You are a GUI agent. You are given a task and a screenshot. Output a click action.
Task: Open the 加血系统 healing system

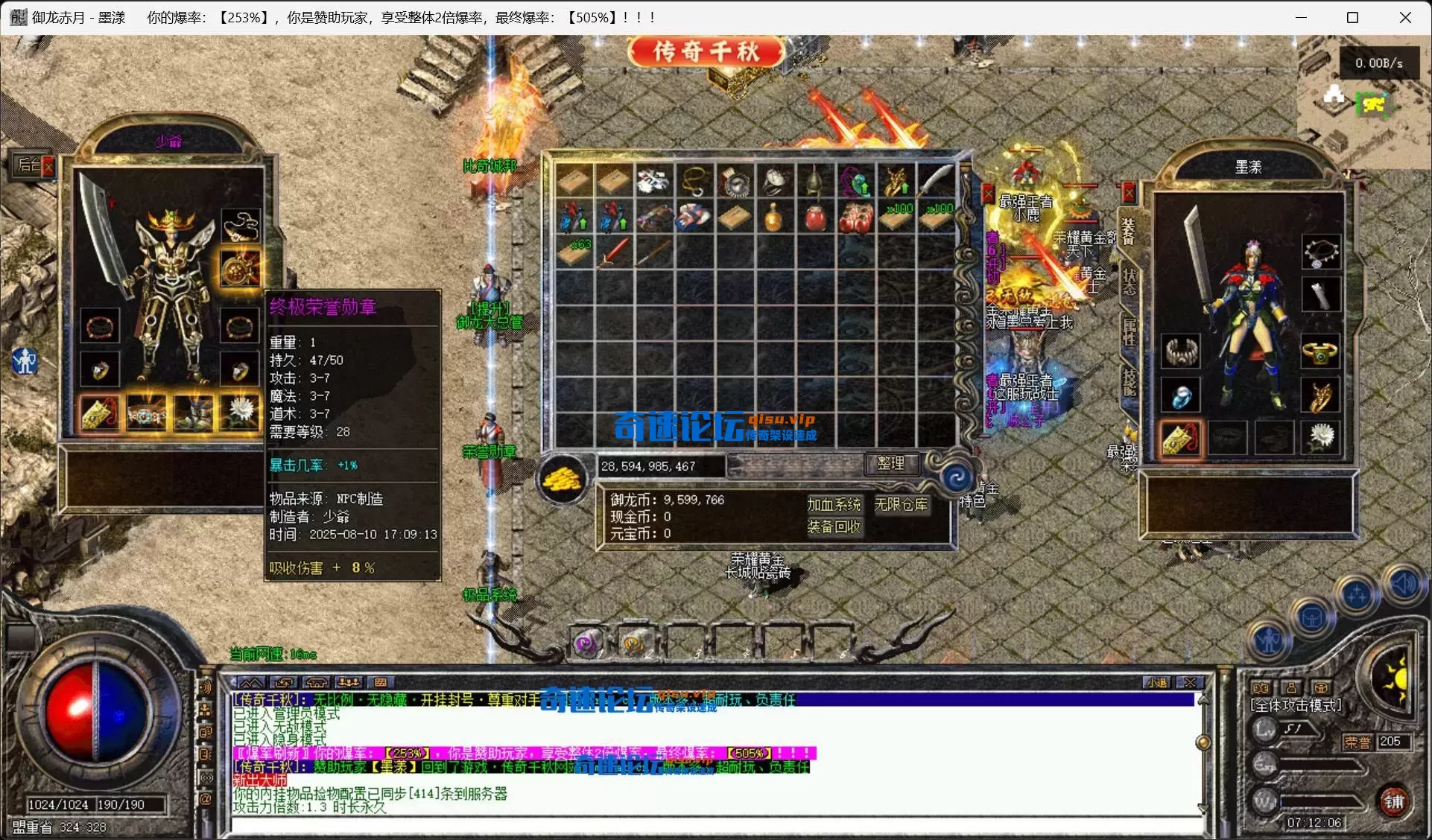point(834,505)
